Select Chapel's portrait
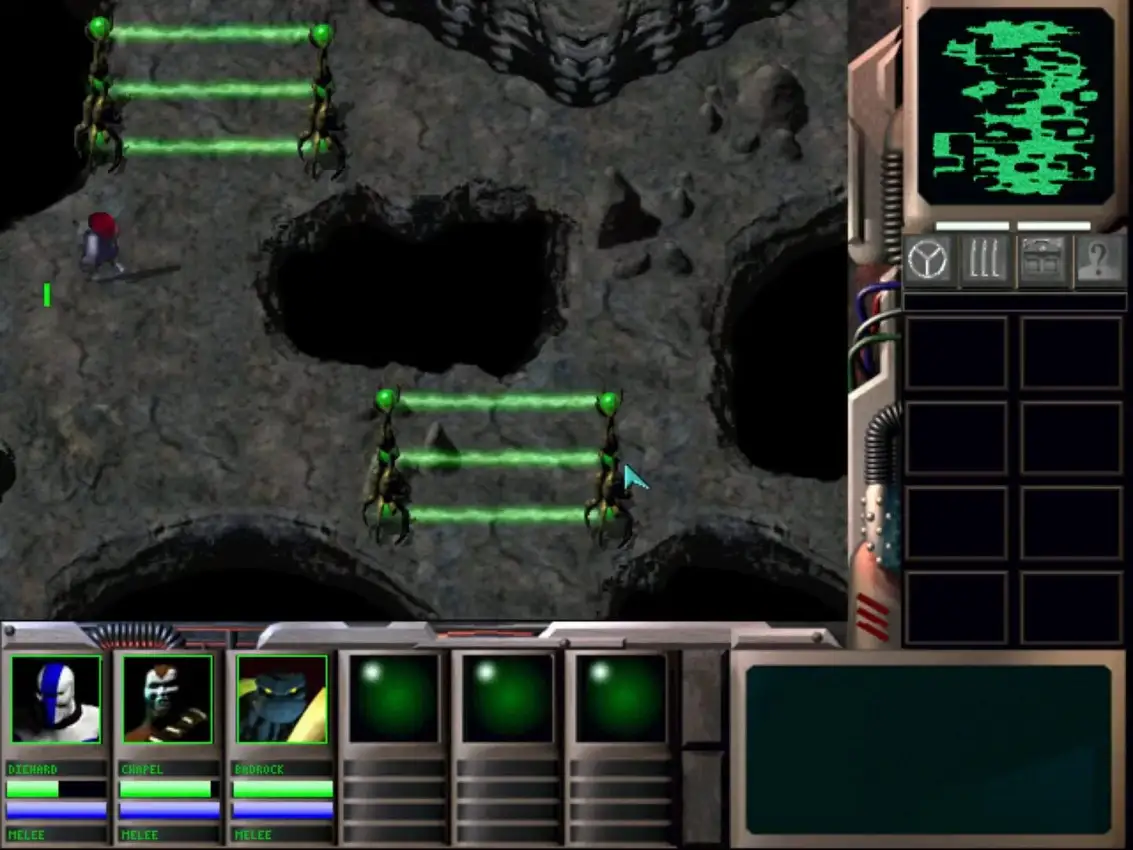This screenshot has width=1133, height=850. [168, 699]
